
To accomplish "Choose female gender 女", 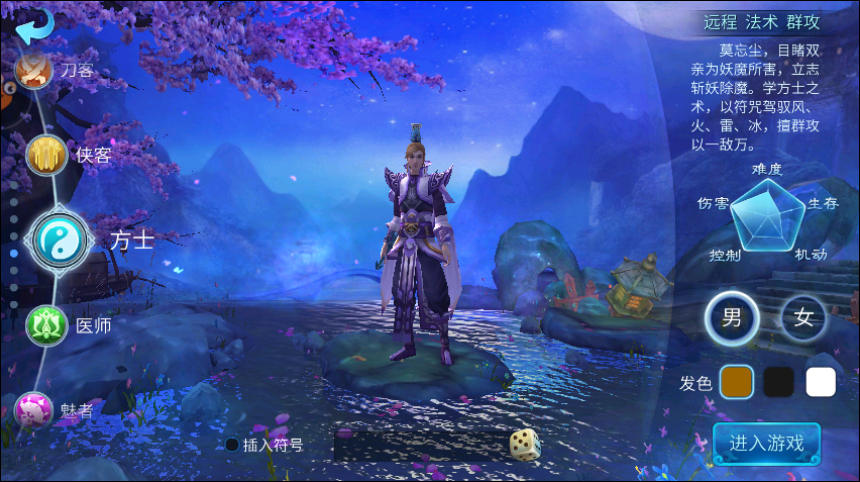I will coord(804,319).
